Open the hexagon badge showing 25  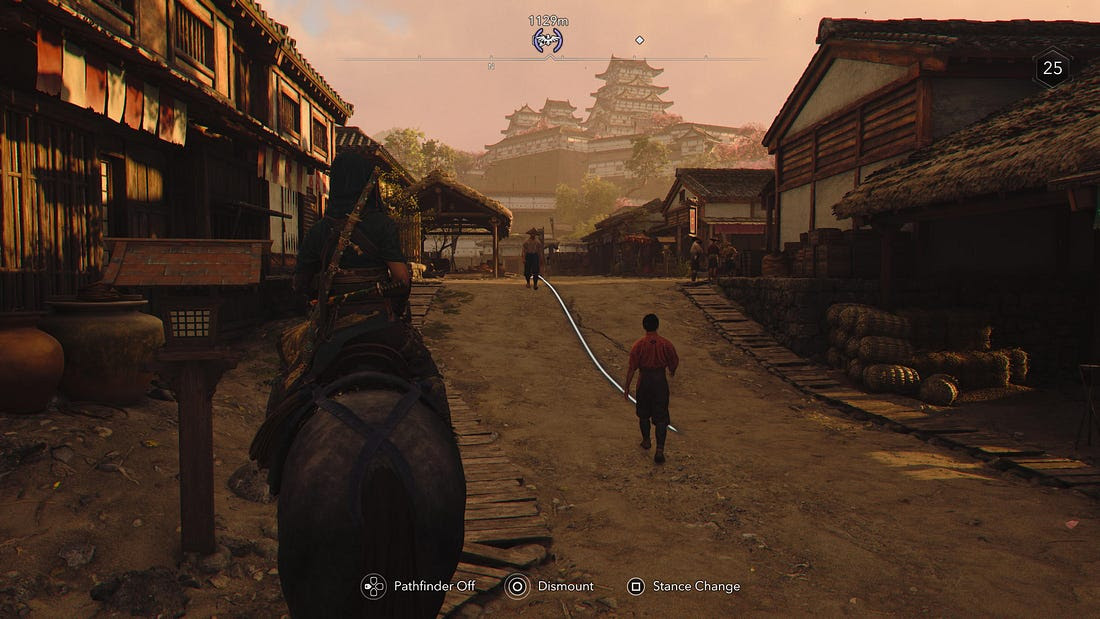[1052, 68]
